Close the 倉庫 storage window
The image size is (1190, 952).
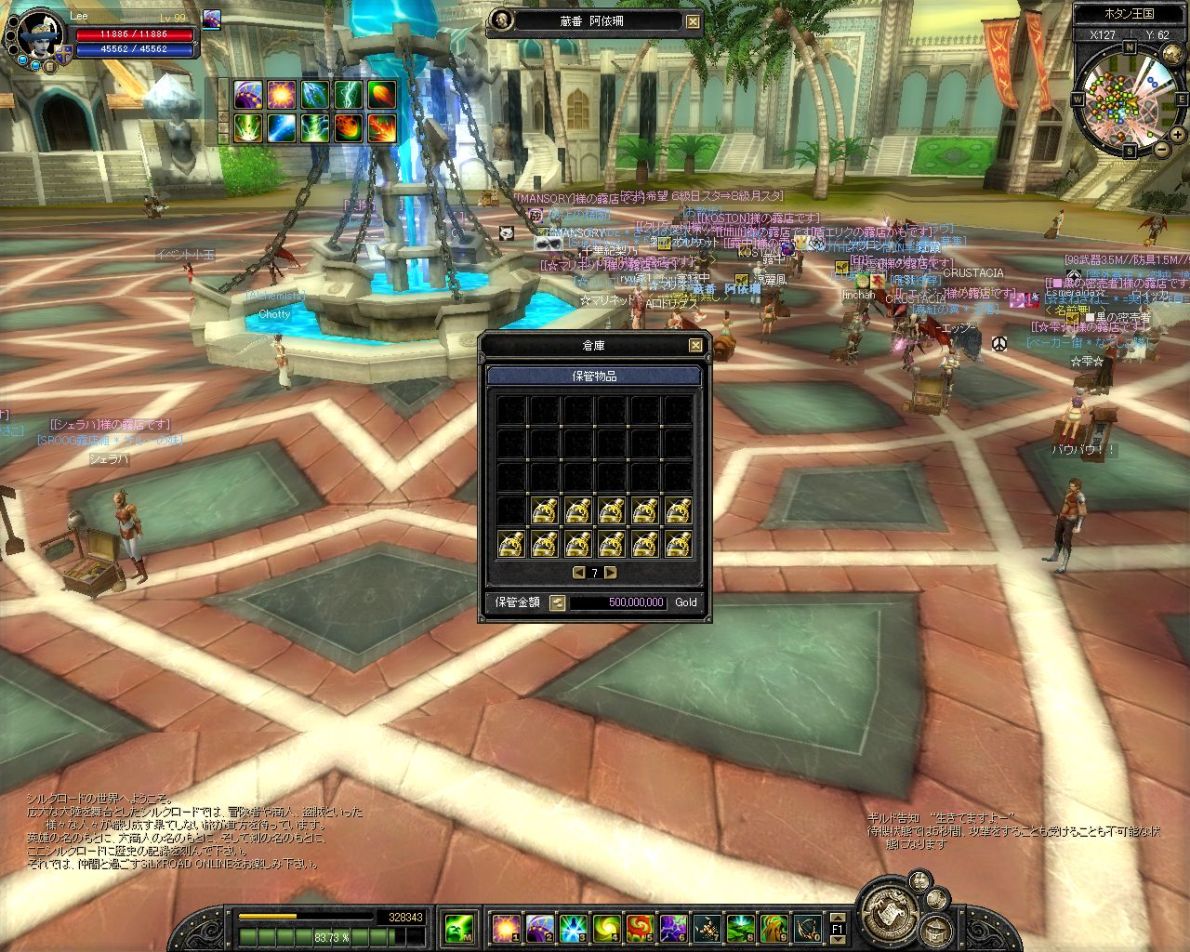coord(695,346)
